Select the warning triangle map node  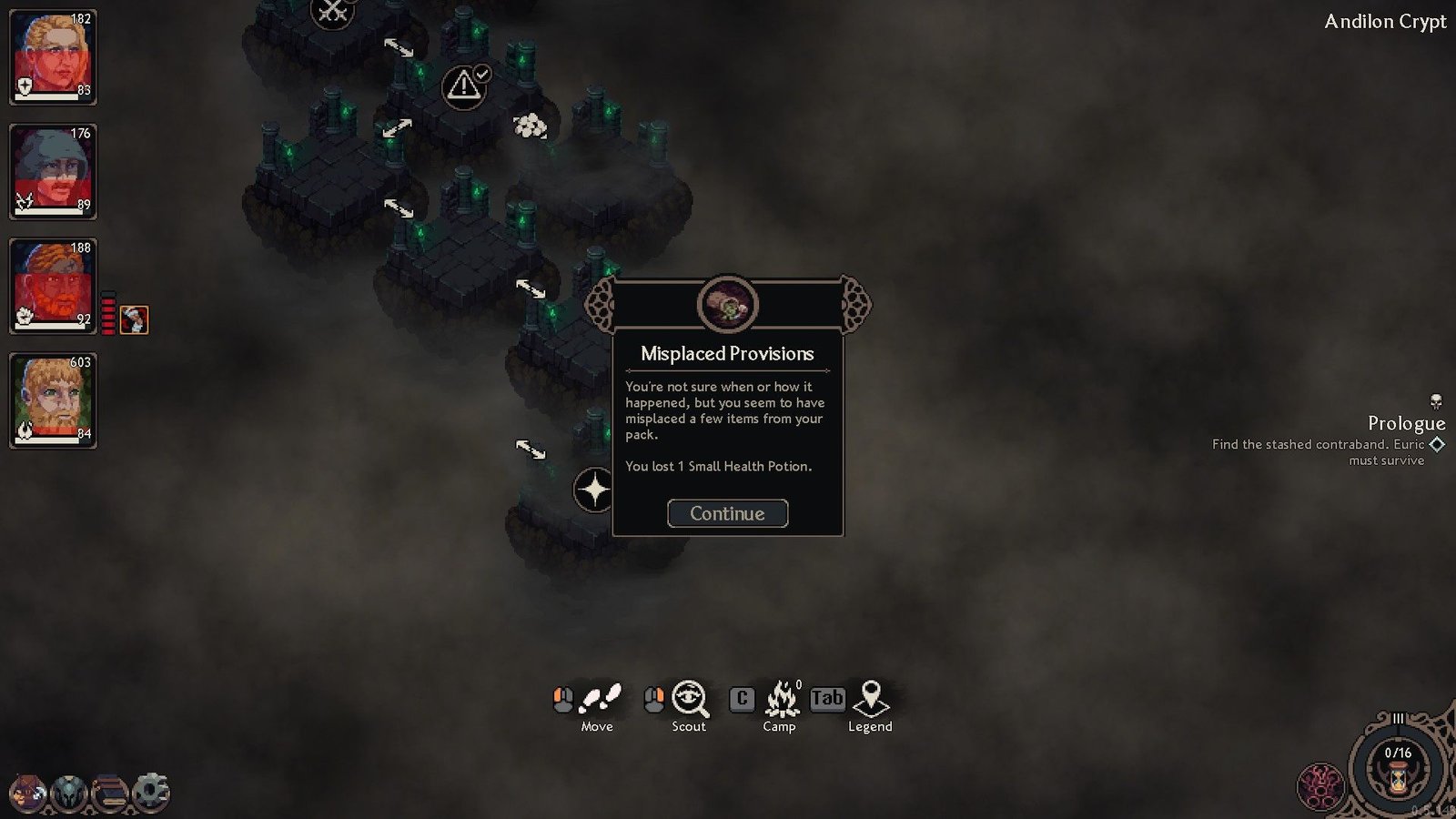click(463, 86)
